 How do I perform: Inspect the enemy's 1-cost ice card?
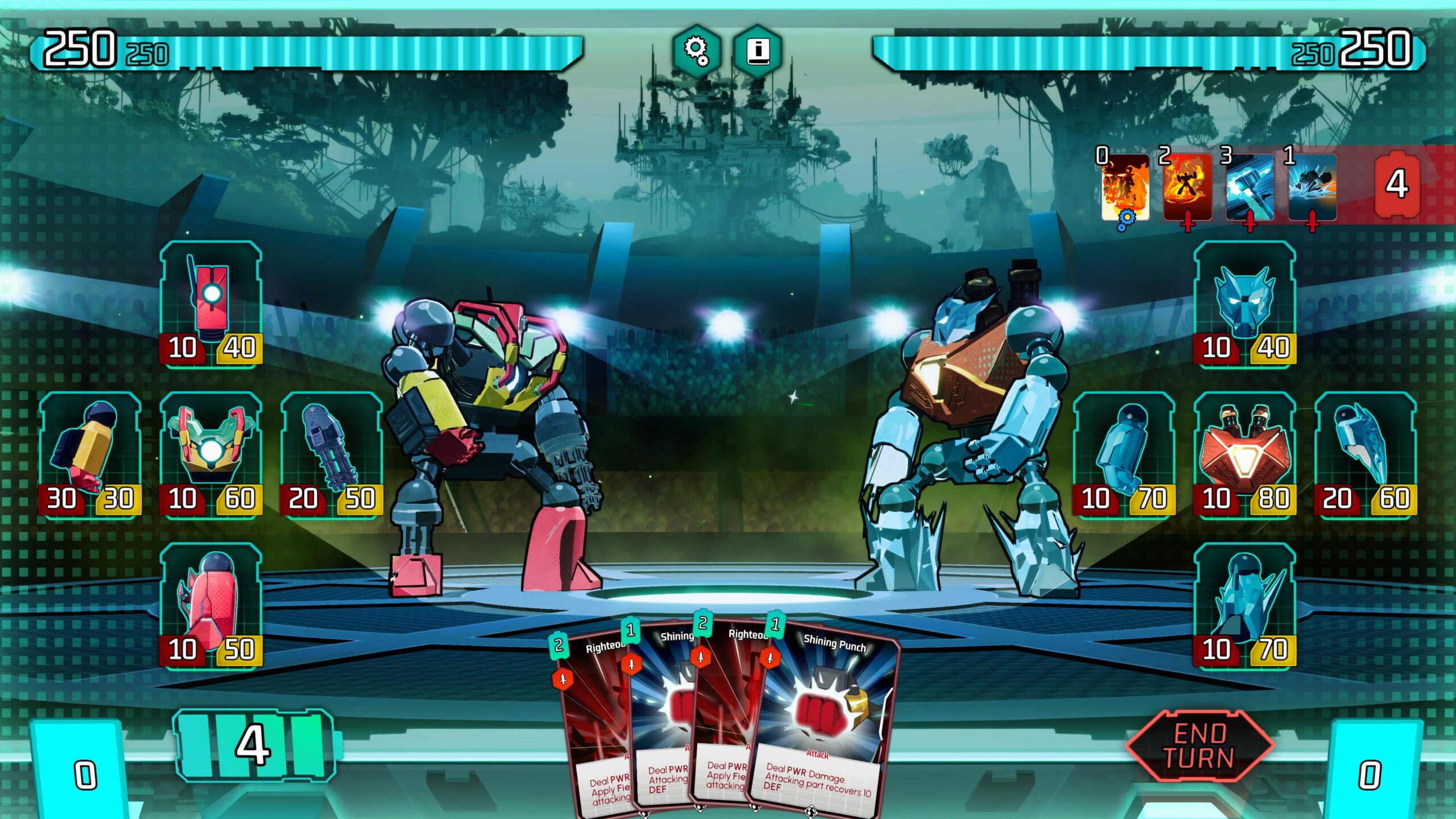(x=1312, y=188)
